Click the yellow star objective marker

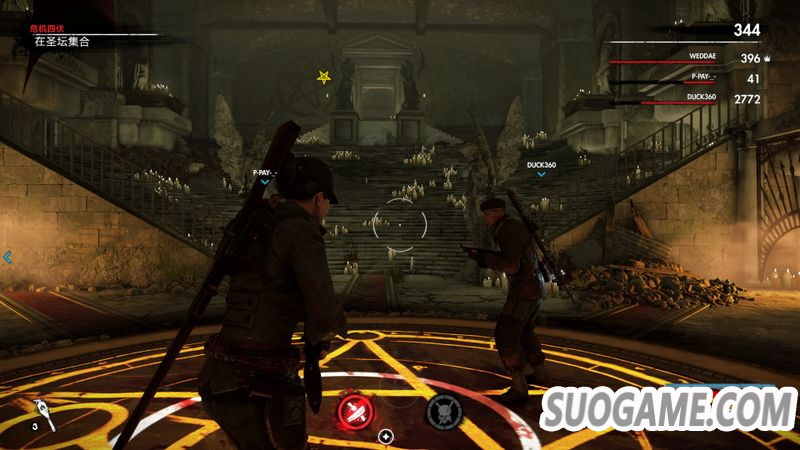point(323,76)
